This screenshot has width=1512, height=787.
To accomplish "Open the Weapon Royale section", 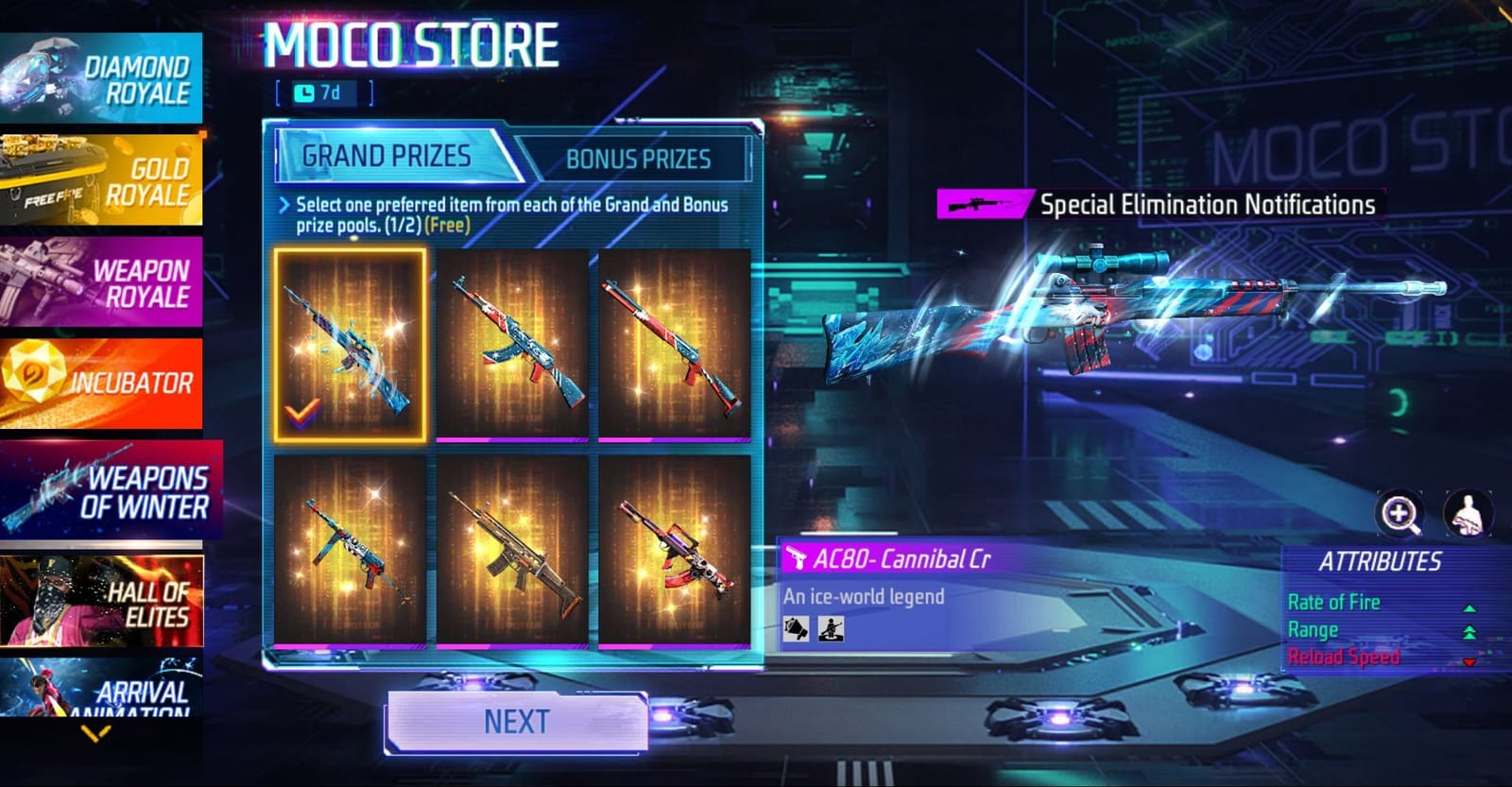I will pos(104,279).
